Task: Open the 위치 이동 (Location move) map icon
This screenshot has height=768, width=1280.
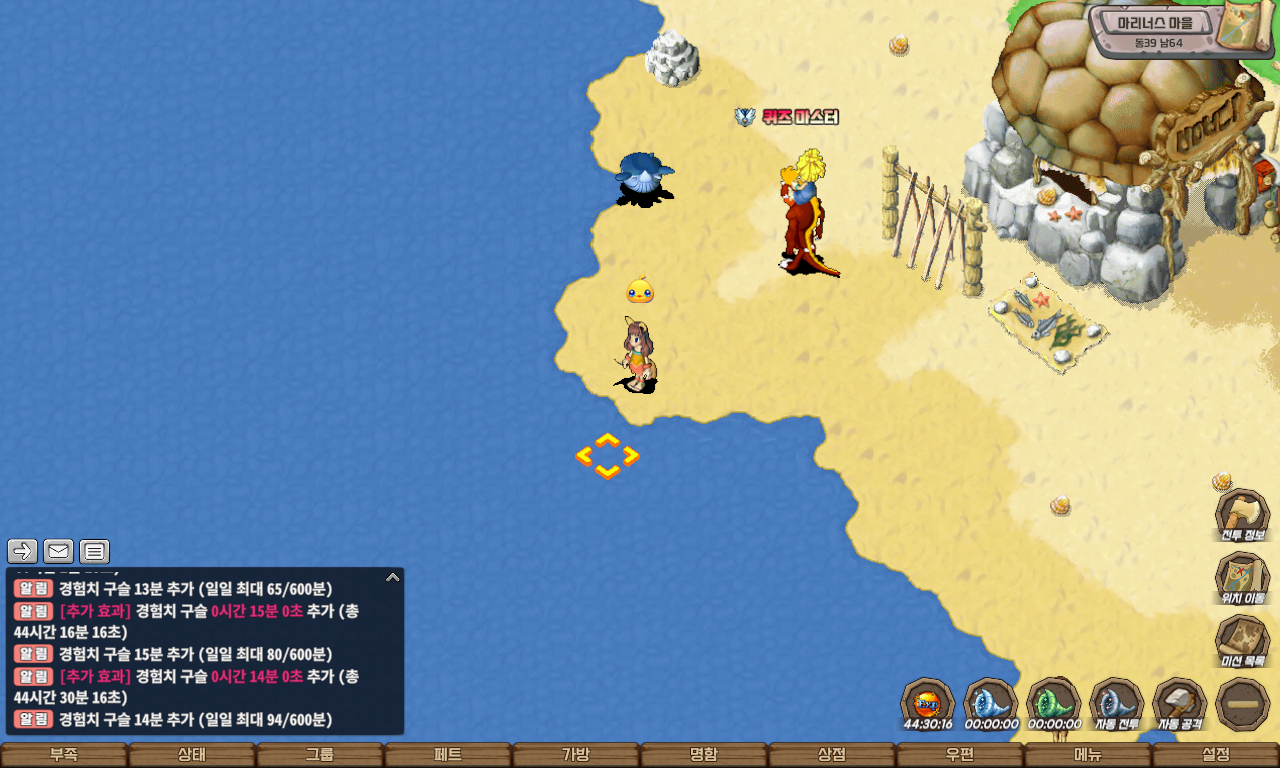Action: coord(1242,578)
